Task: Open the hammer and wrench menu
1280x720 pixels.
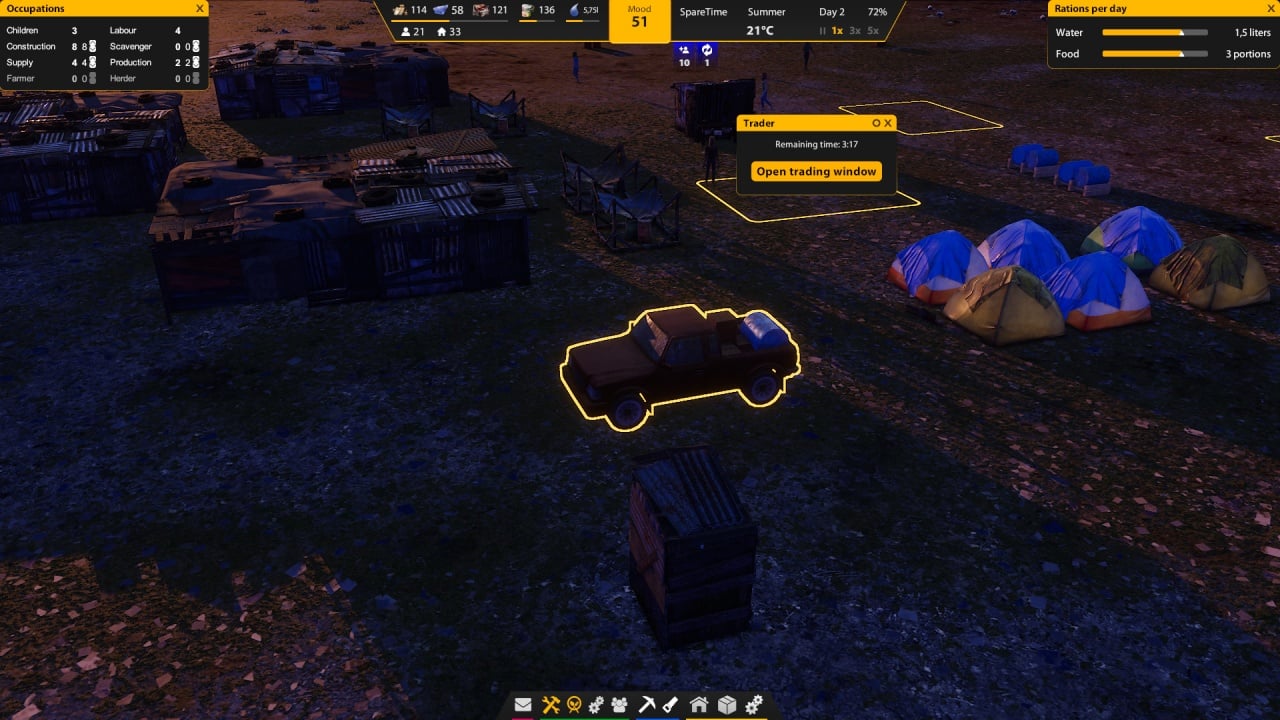Action: pyautogui.click(x=550, y=705)
